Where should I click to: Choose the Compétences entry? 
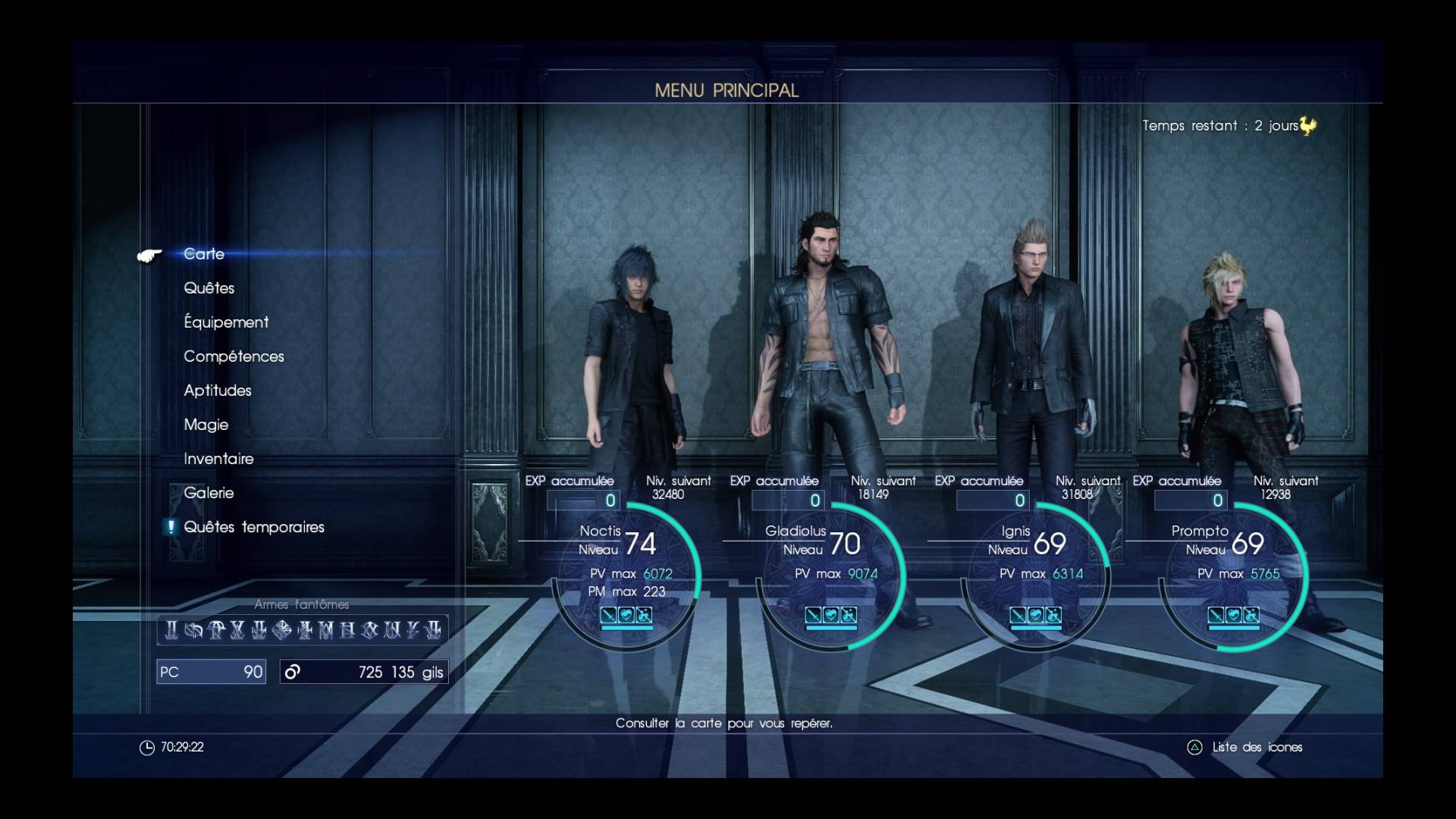tap(234, 356)
